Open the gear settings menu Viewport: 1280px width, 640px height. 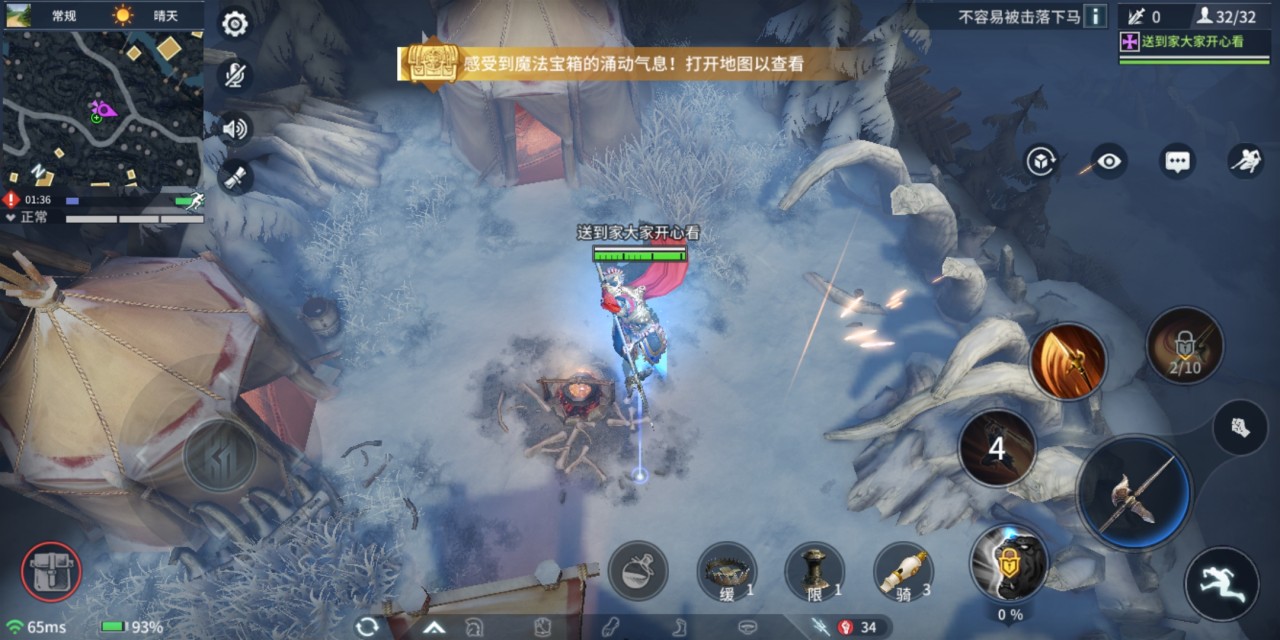(x=235, y=23)
